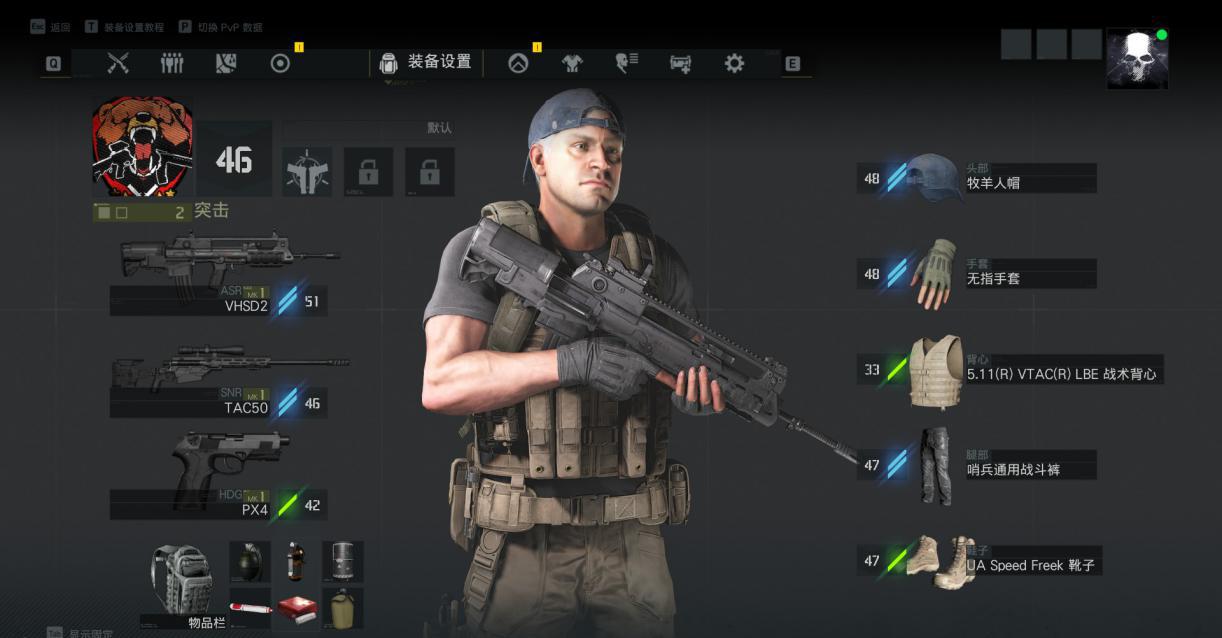1222x638 pixels.
Task: Select the bear emblem class badge
Action: 142,146
